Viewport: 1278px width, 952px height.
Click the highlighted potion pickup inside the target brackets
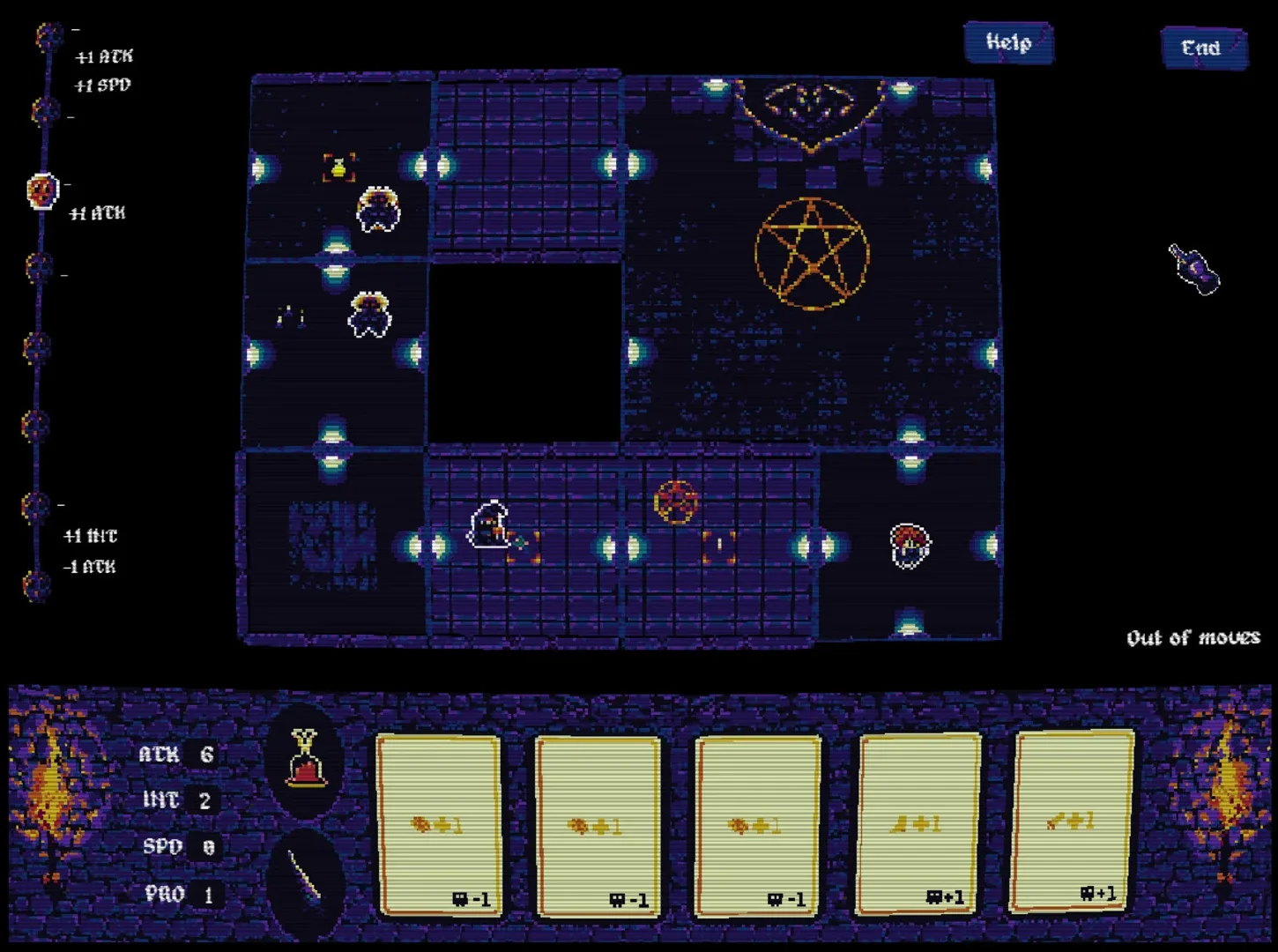tap(338, 166)
